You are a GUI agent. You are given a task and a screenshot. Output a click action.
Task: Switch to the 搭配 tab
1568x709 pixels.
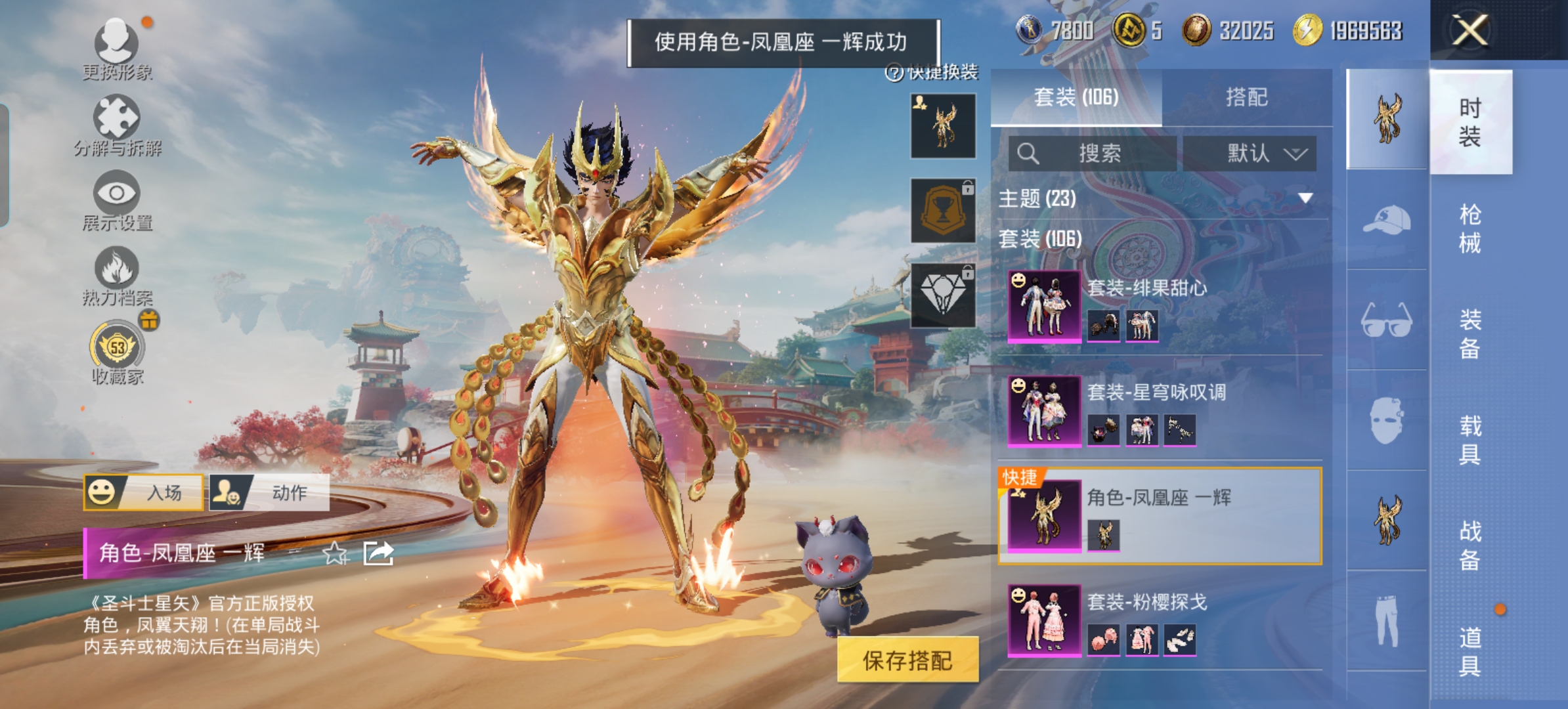[x=1246, y=98]
